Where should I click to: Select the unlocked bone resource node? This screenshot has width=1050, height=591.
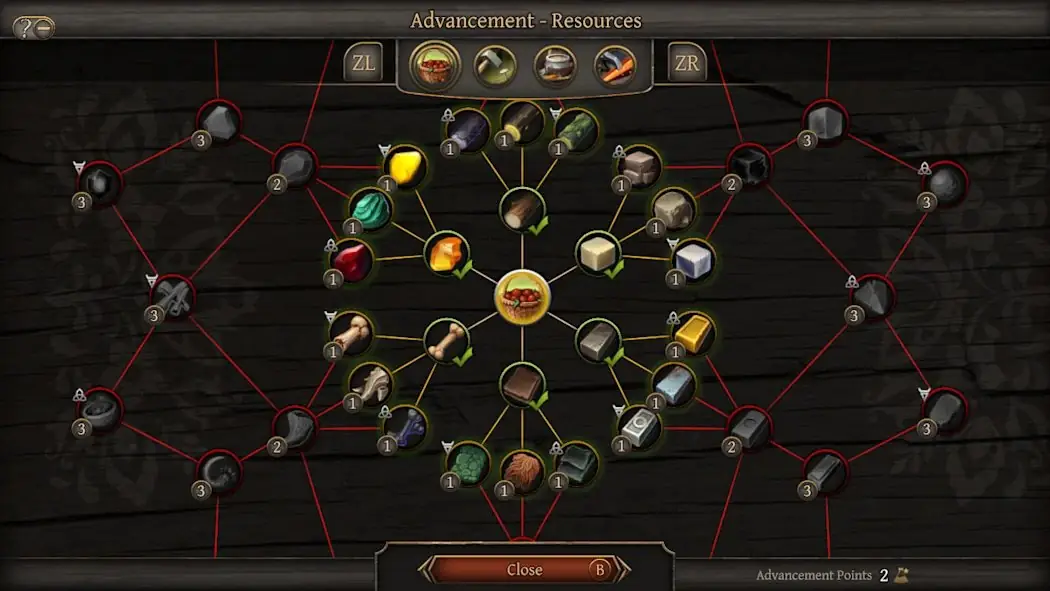coord(446,341)
